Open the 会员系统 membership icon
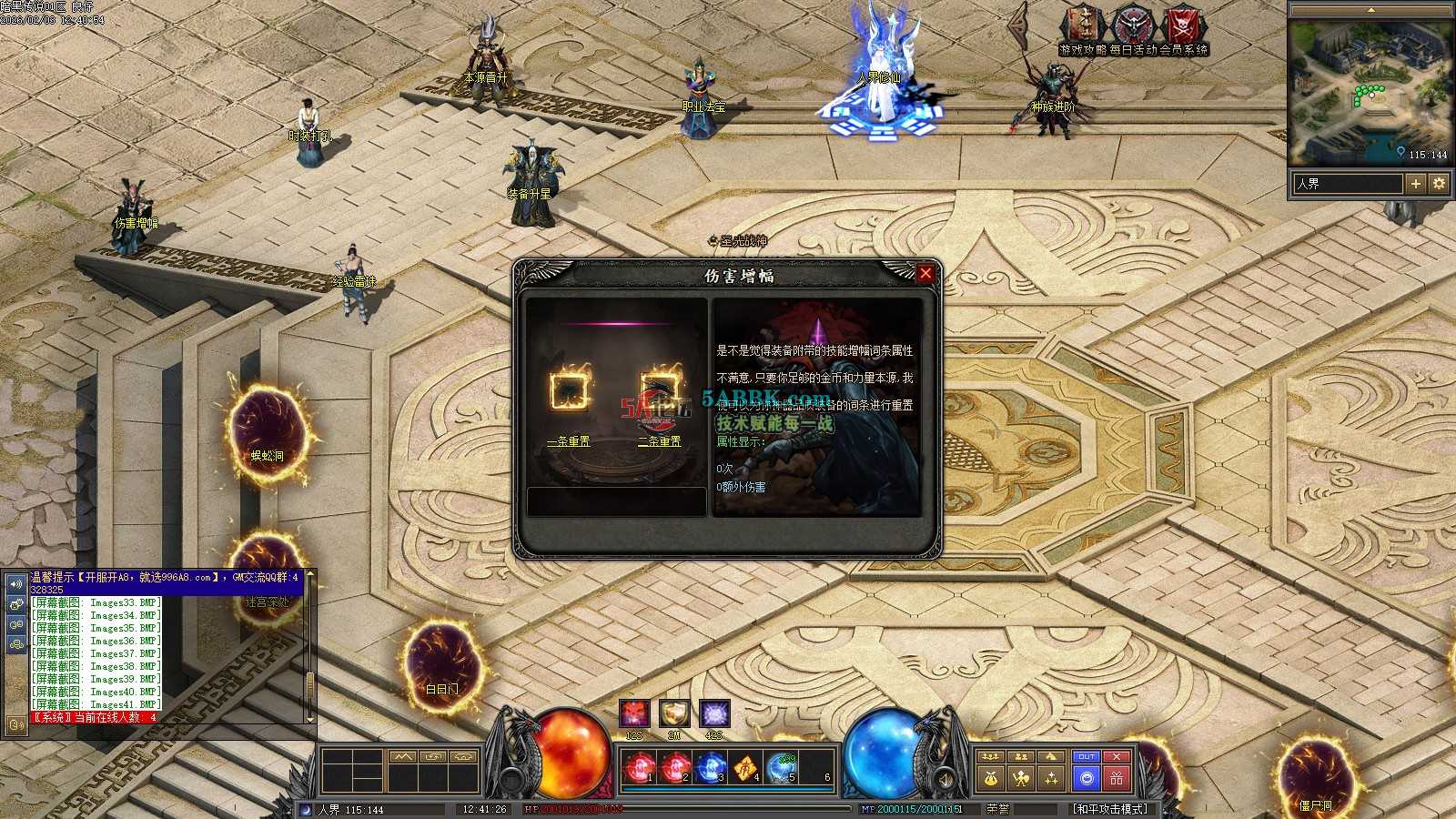The width and height of the screenshot is (1456, 819). coord(1184,25)
